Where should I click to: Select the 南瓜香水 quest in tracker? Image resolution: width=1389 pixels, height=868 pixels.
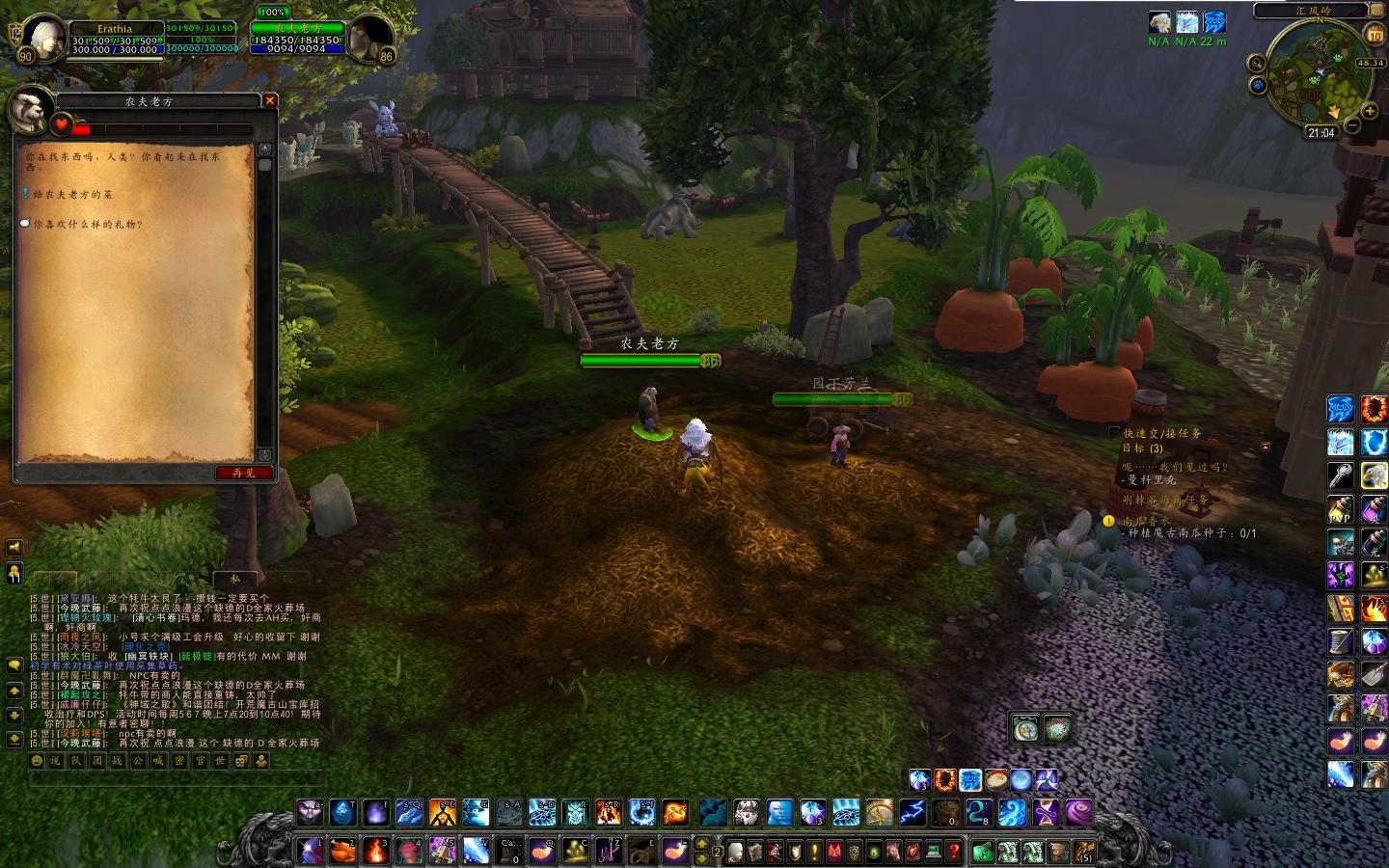tap(1146, 521)
